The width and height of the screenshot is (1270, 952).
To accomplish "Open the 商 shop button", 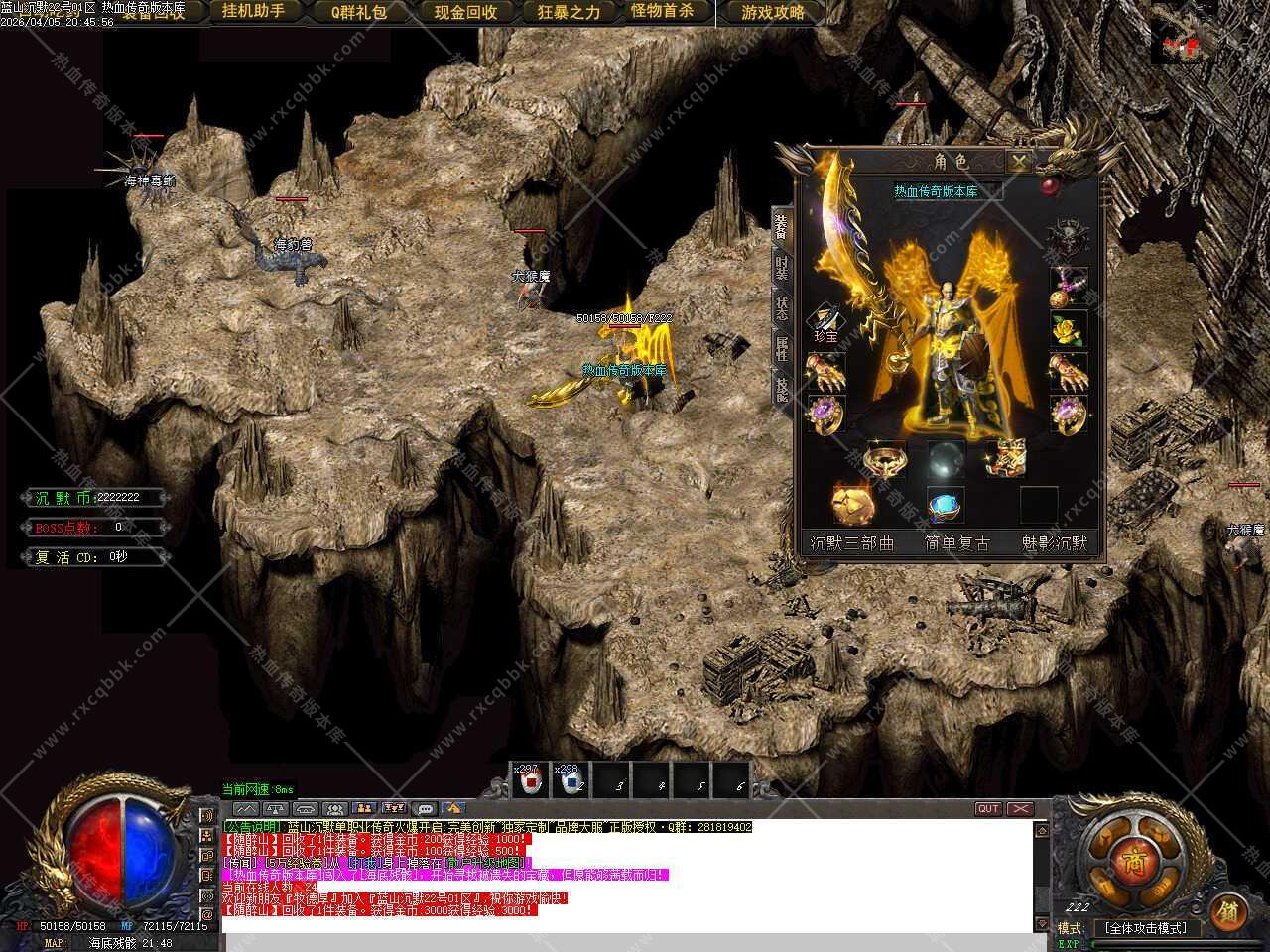I will (x=1131, y=862).
